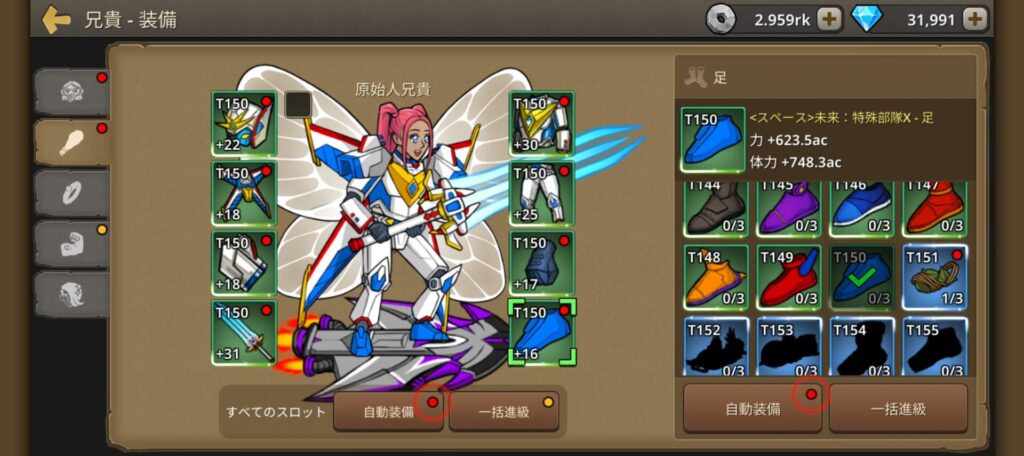
Task: Choose the T147 red shoe
Action: pyautogui.click(x=935, y=207)
